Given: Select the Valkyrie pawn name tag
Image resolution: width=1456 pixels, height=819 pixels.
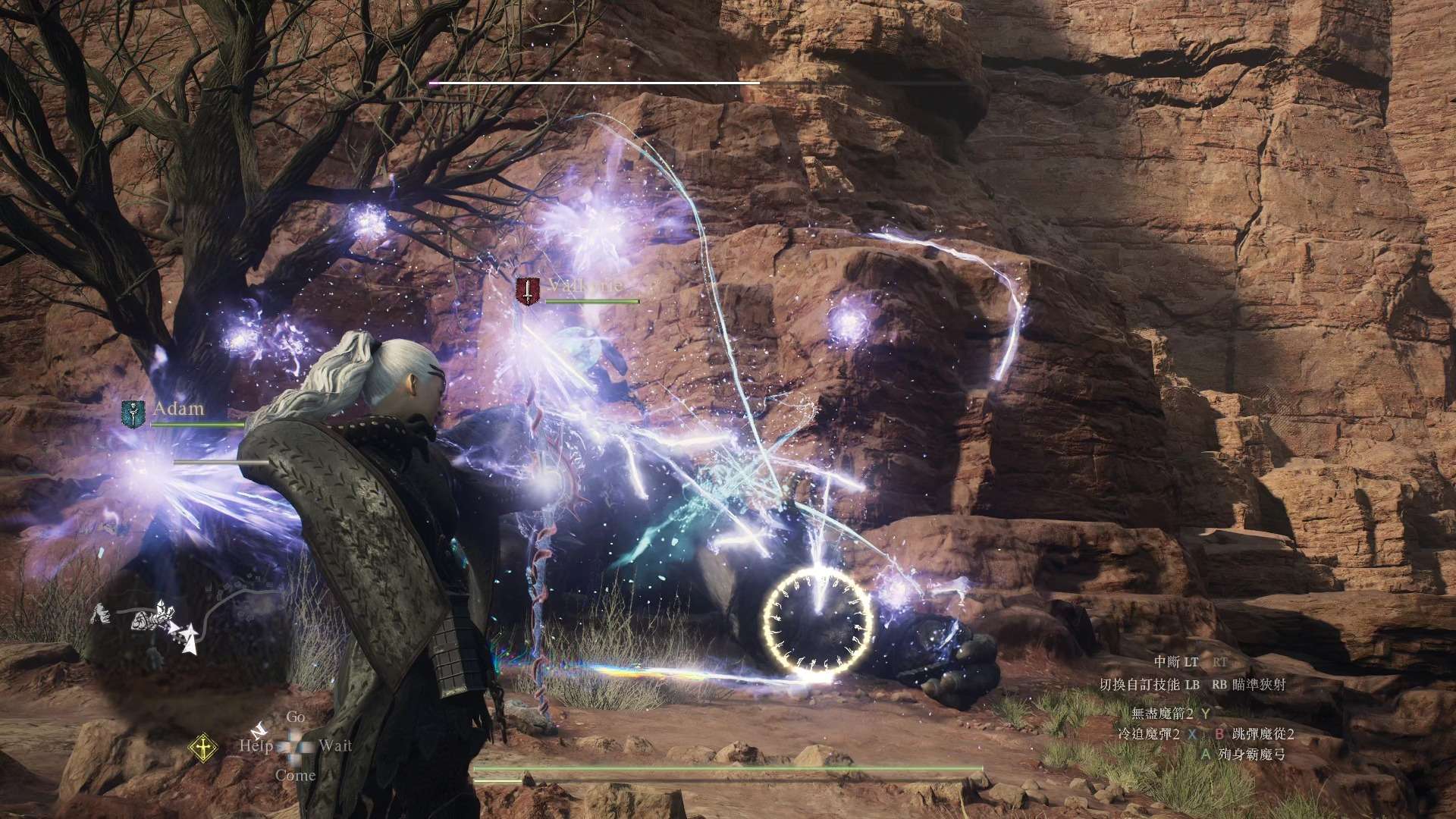Looking at the screenshot, I should tap(585, 286).
